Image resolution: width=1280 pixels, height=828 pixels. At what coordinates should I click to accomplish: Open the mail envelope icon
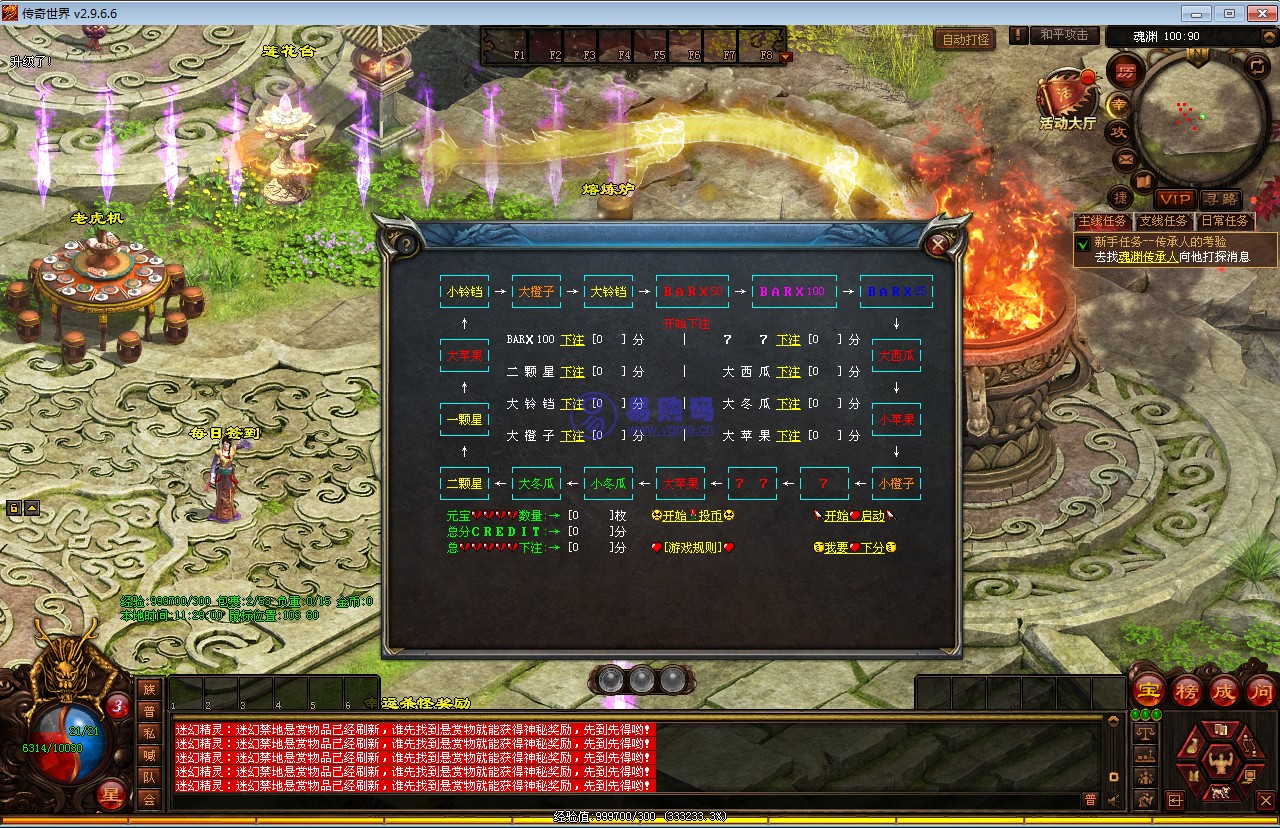1126,158
